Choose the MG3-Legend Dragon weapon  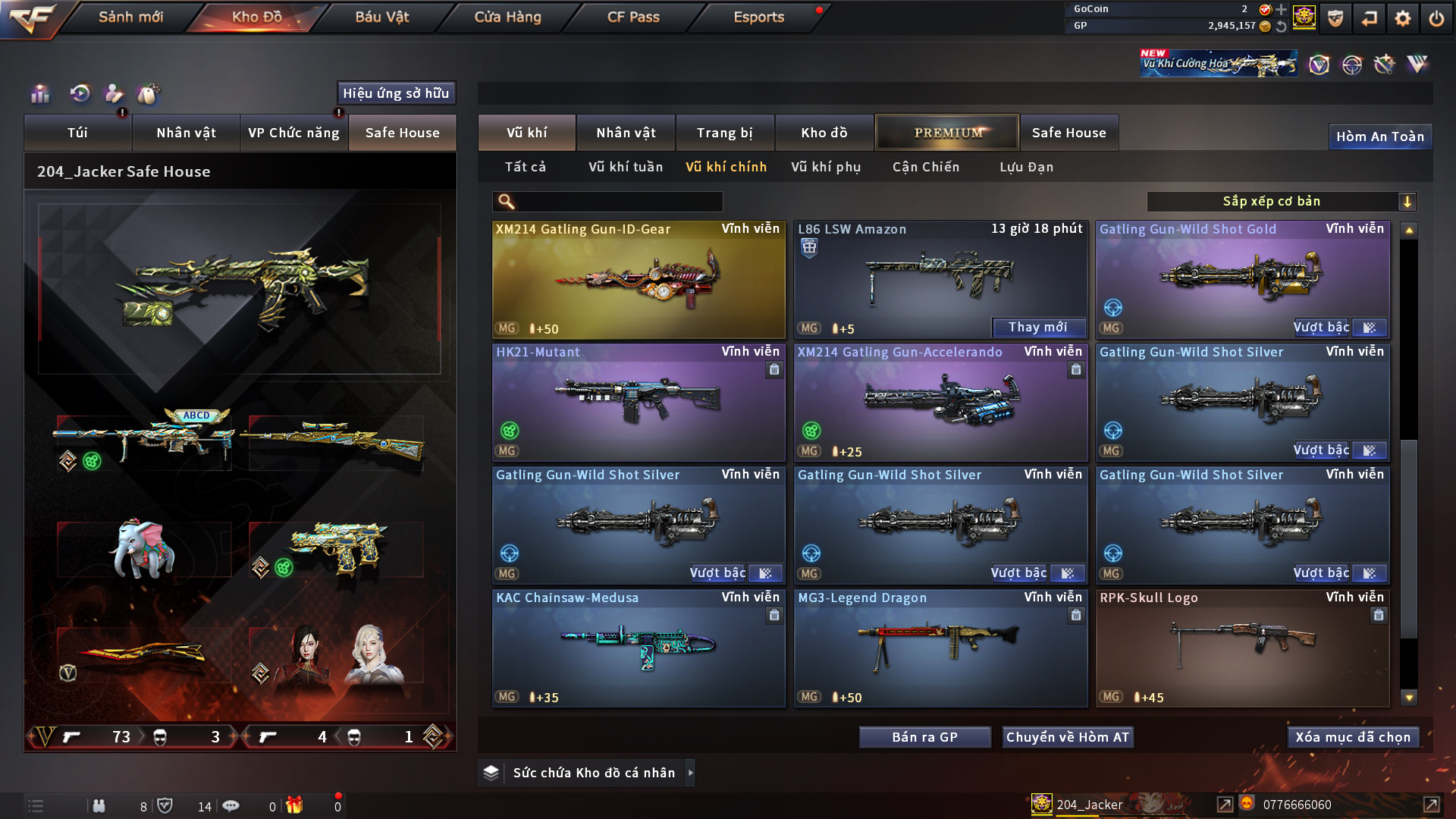tap(940, 648)
